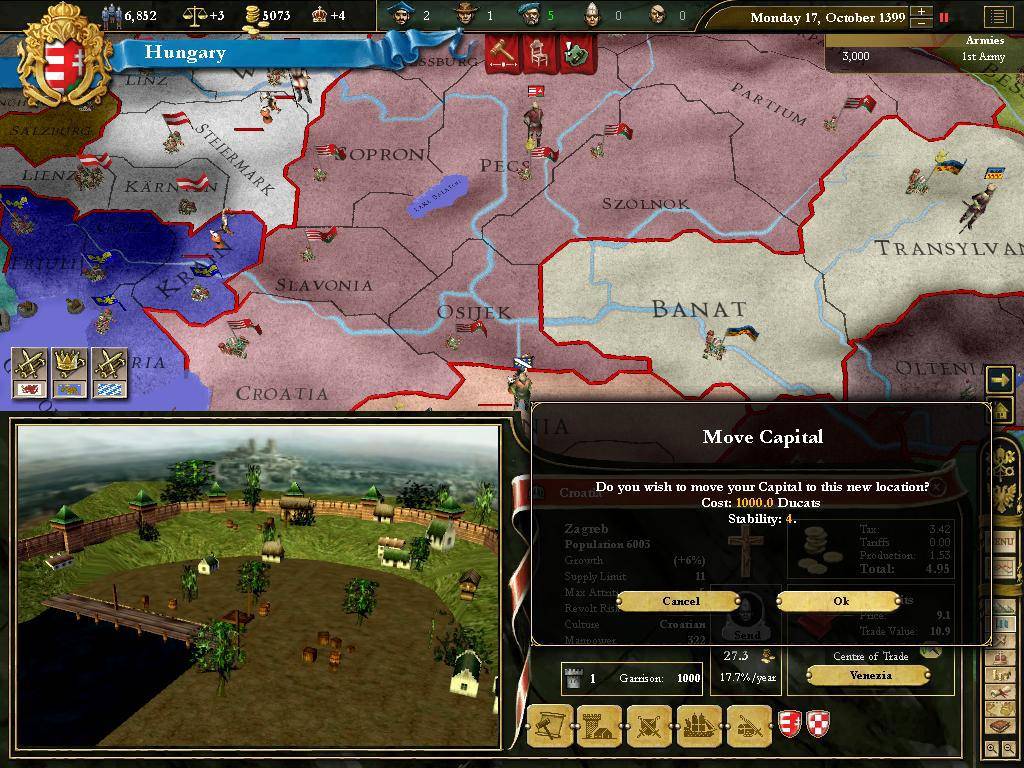The width and height of the screenshot is (1024, 768).
Task: Click the yellow arrow button on right edge
Action: pos(999,379)
